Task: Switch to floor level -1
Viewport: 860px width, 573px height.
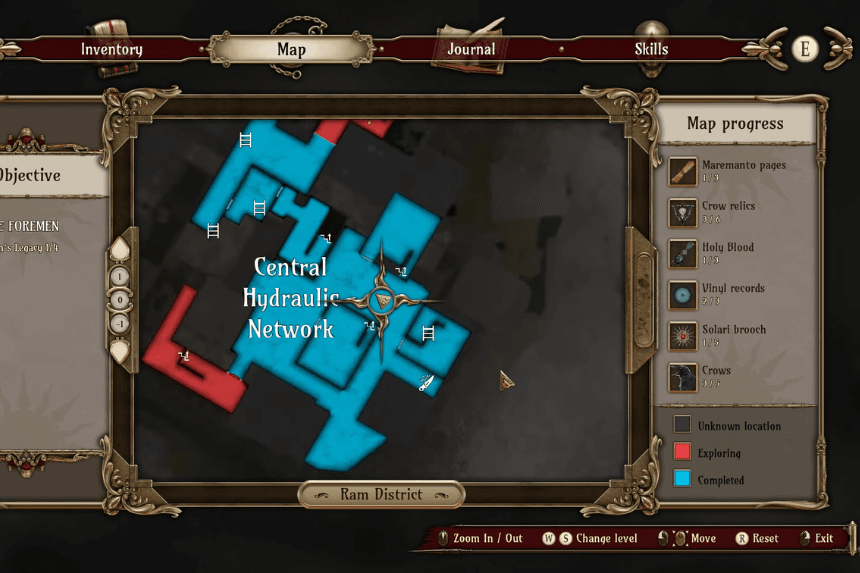Action: [x=119, y=323]
